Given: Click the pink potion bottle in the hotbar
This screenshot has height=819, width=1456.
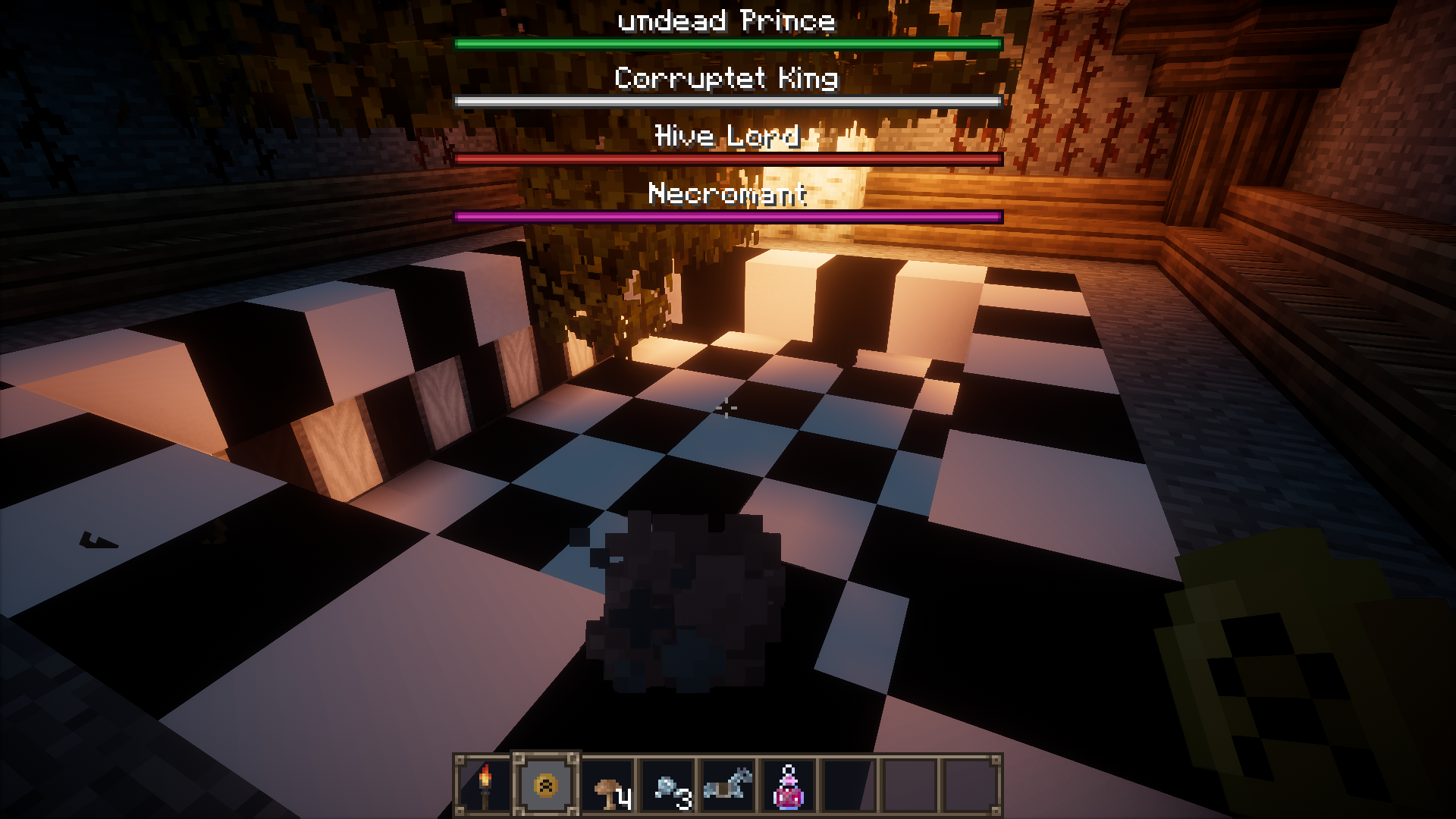Looking at the screenshot, I should [x=787, y=785].
